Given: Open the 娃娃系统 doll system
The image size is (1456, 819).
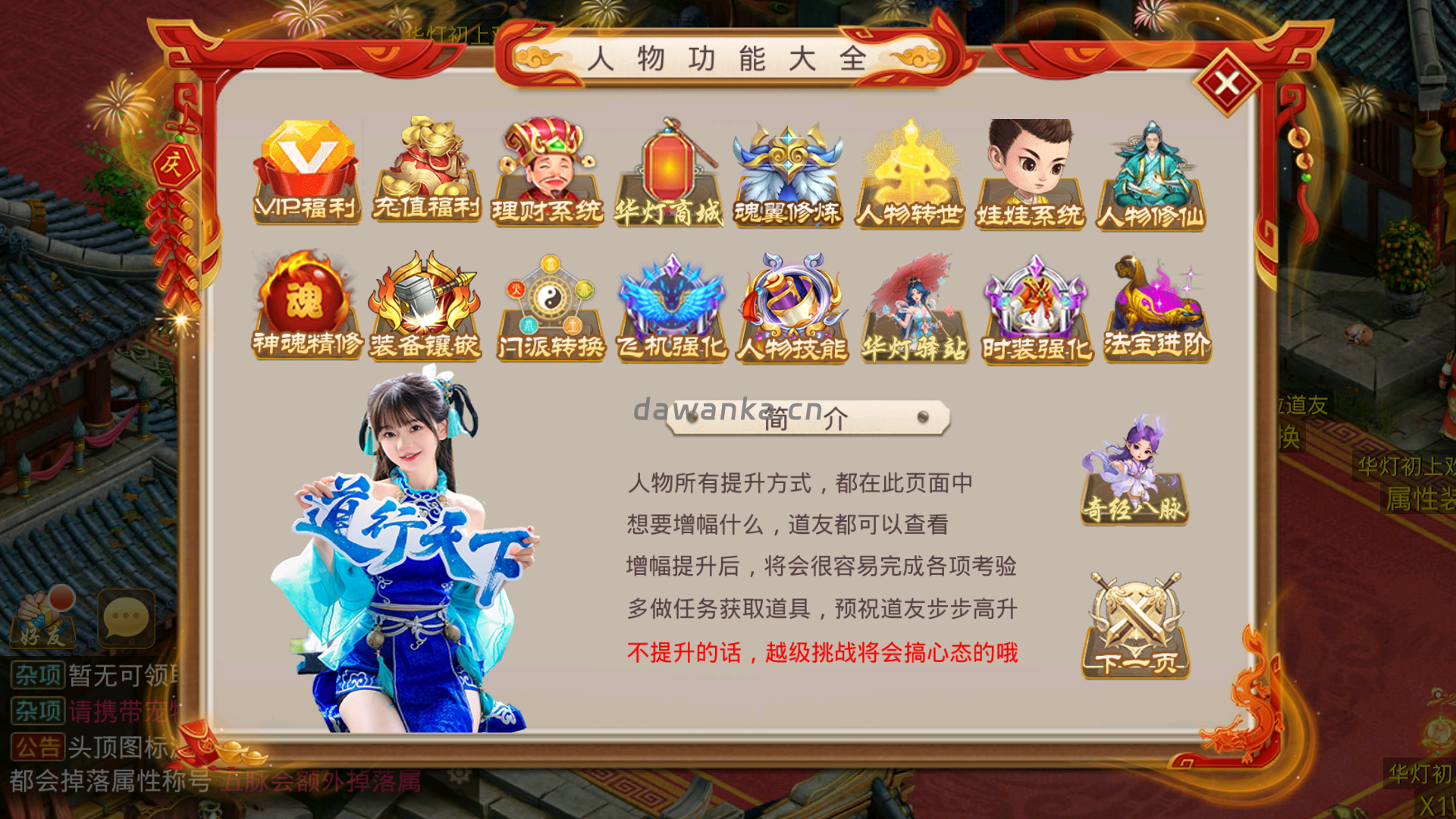Looking at the screenshot, I should 1031,171.
